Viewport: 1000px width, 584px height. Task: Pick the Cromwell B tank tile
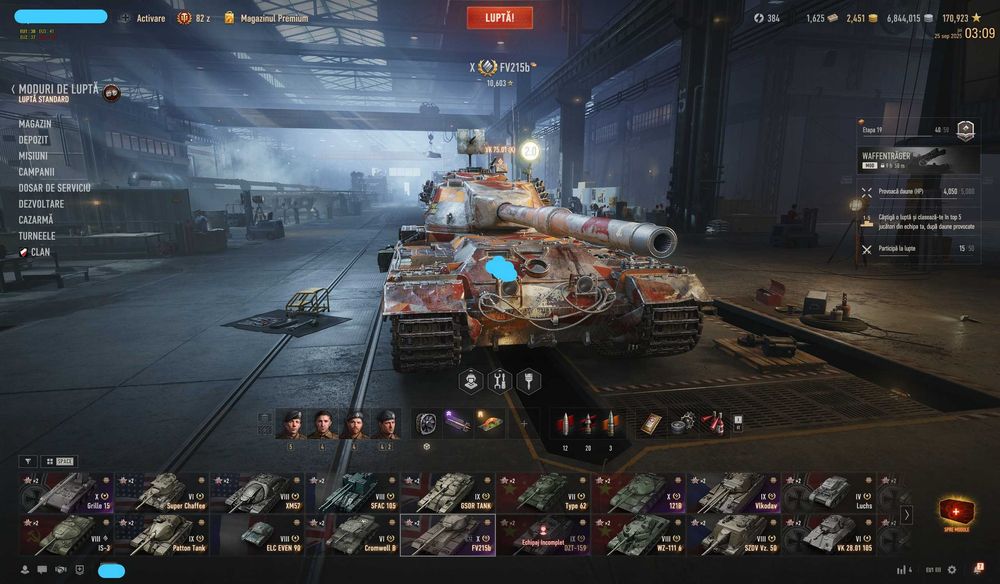tap(354, 535)
